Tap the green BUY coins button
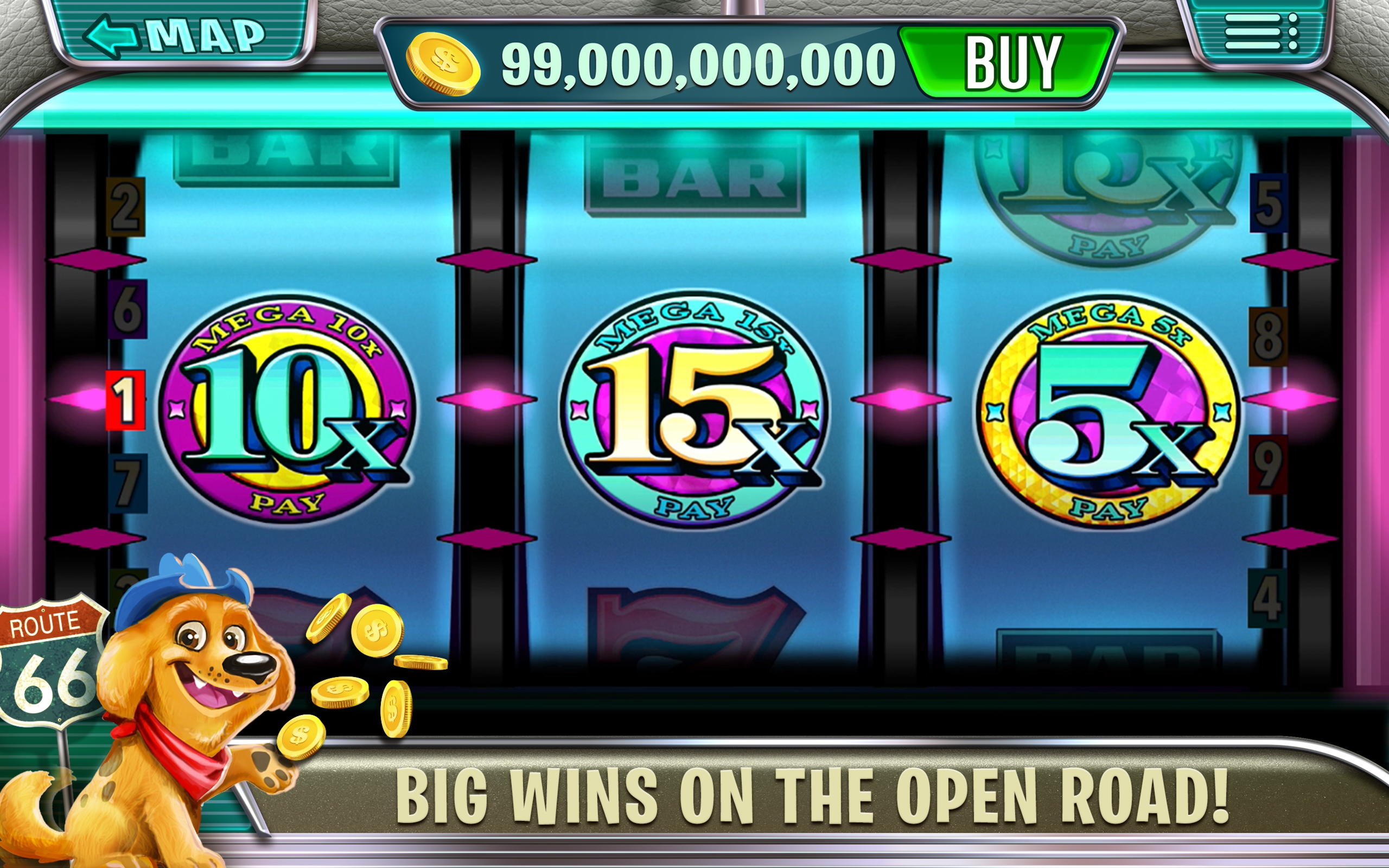The image size is (1389, 868). point(1009,62)
